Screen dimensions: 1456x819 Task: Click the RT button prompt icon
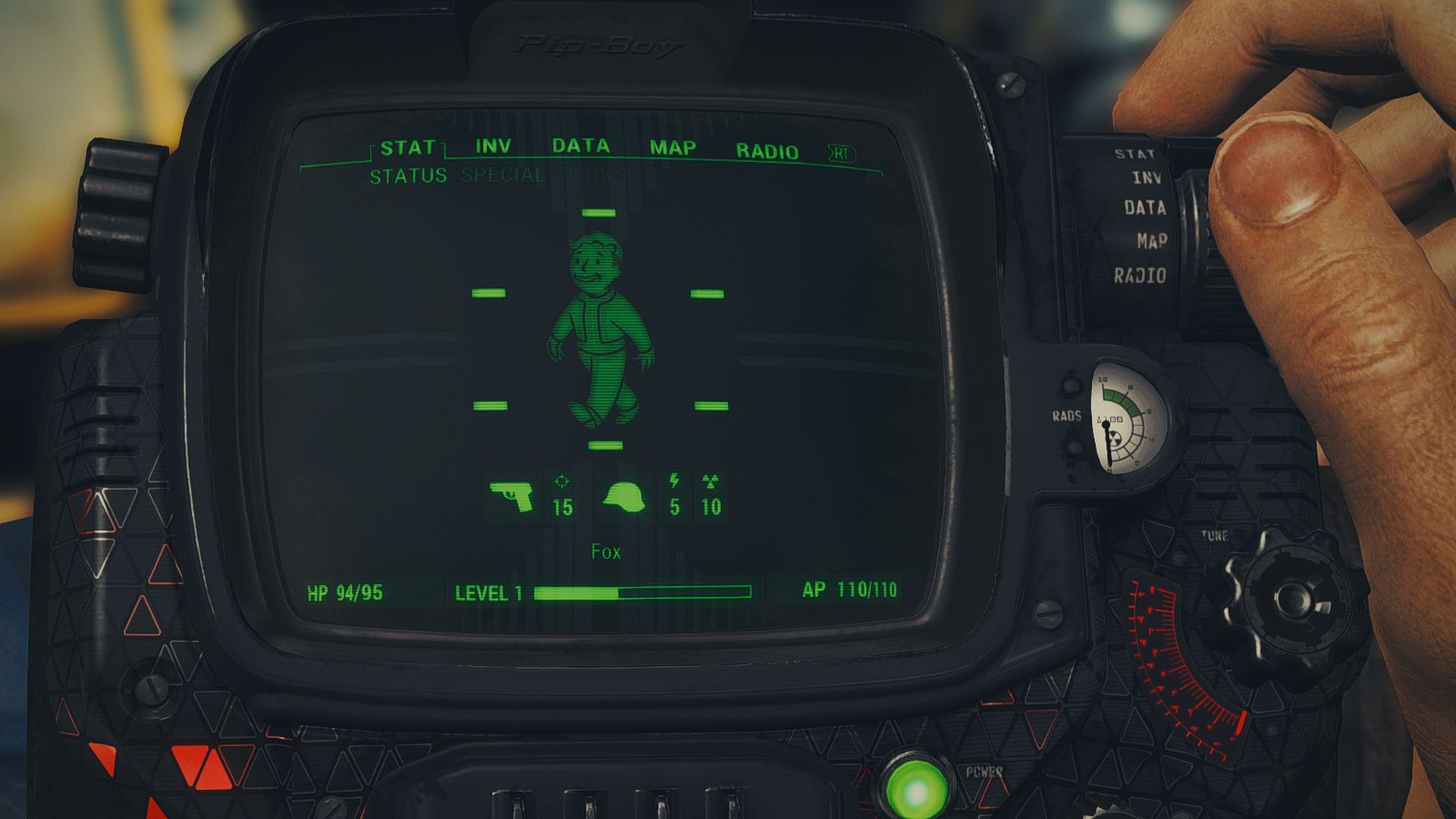tap(842, 152)
